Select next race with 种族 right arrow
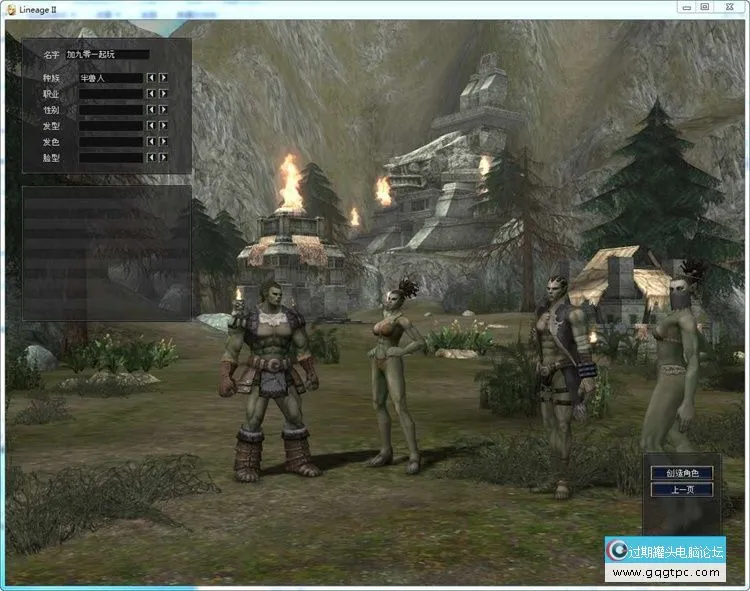This screenshot has width=750, height=591. point(163,77)
